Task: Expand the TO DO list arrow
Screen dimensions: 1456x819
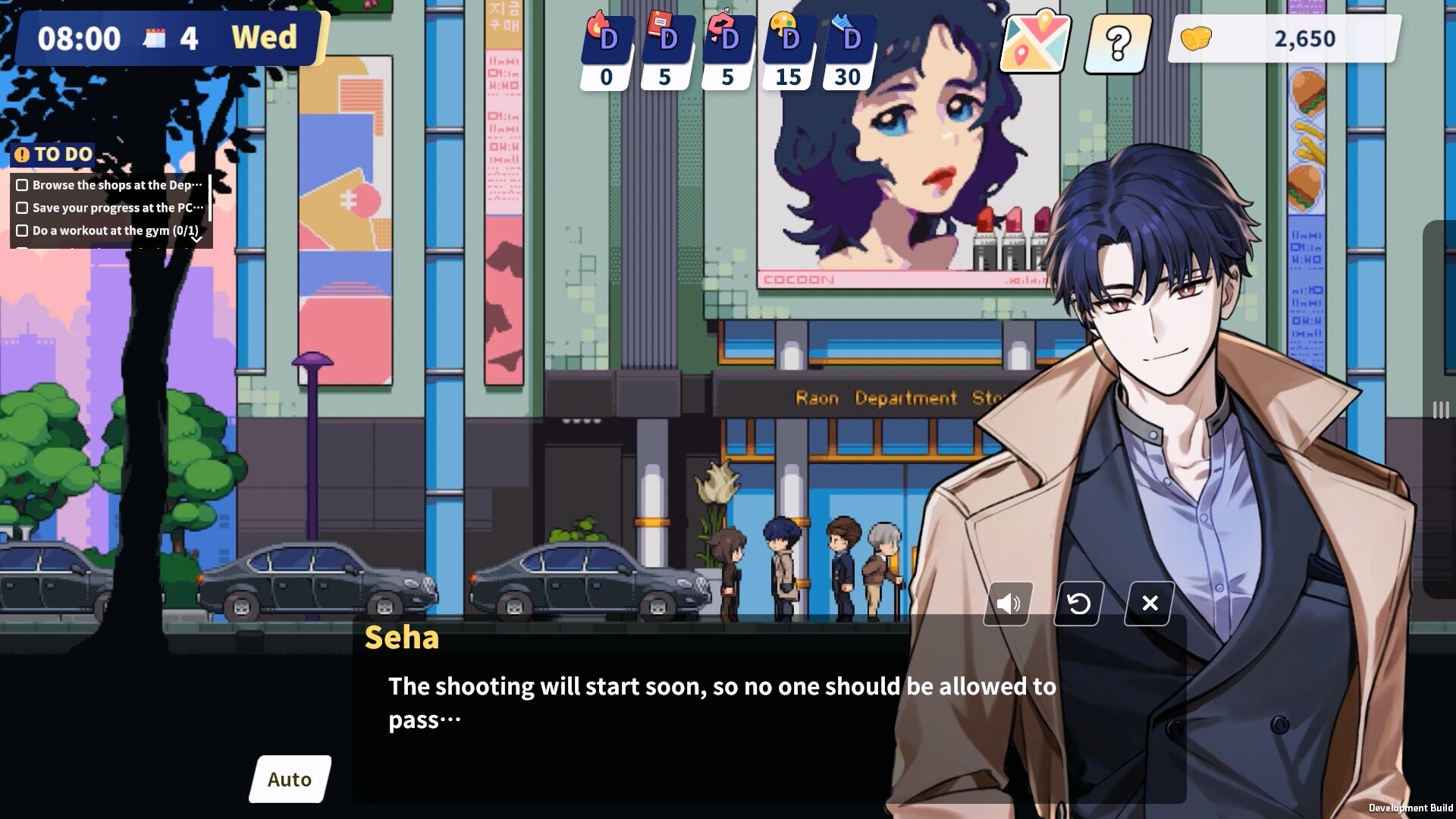Action: tap(197, 240)
